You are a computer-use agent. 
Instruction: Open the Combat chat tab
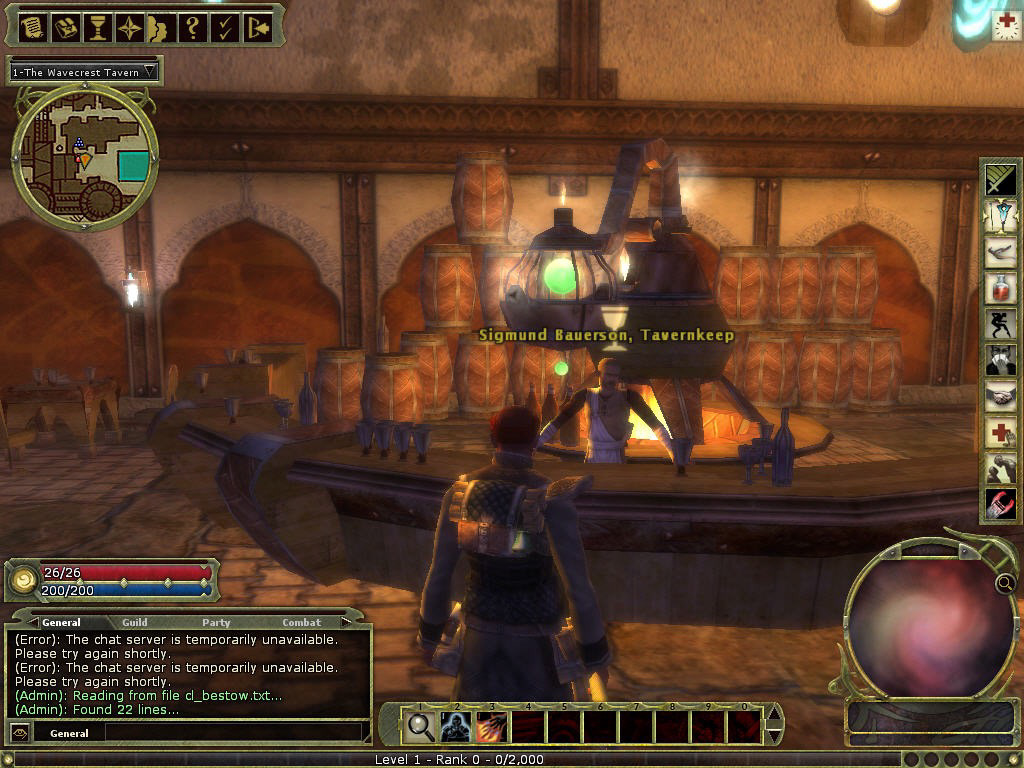click(x=301, y=622)
